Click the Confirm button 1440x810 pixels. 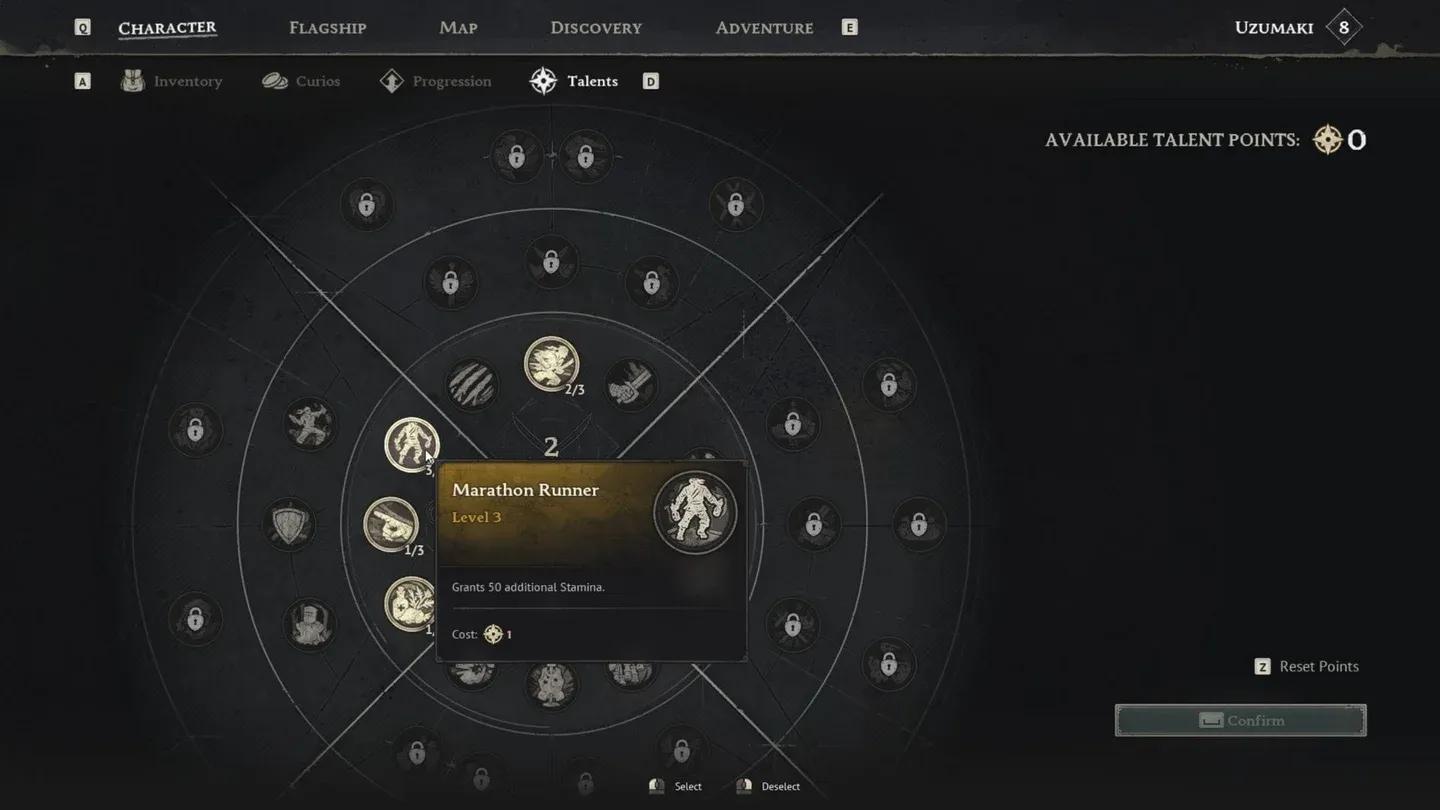point(1240,720)
